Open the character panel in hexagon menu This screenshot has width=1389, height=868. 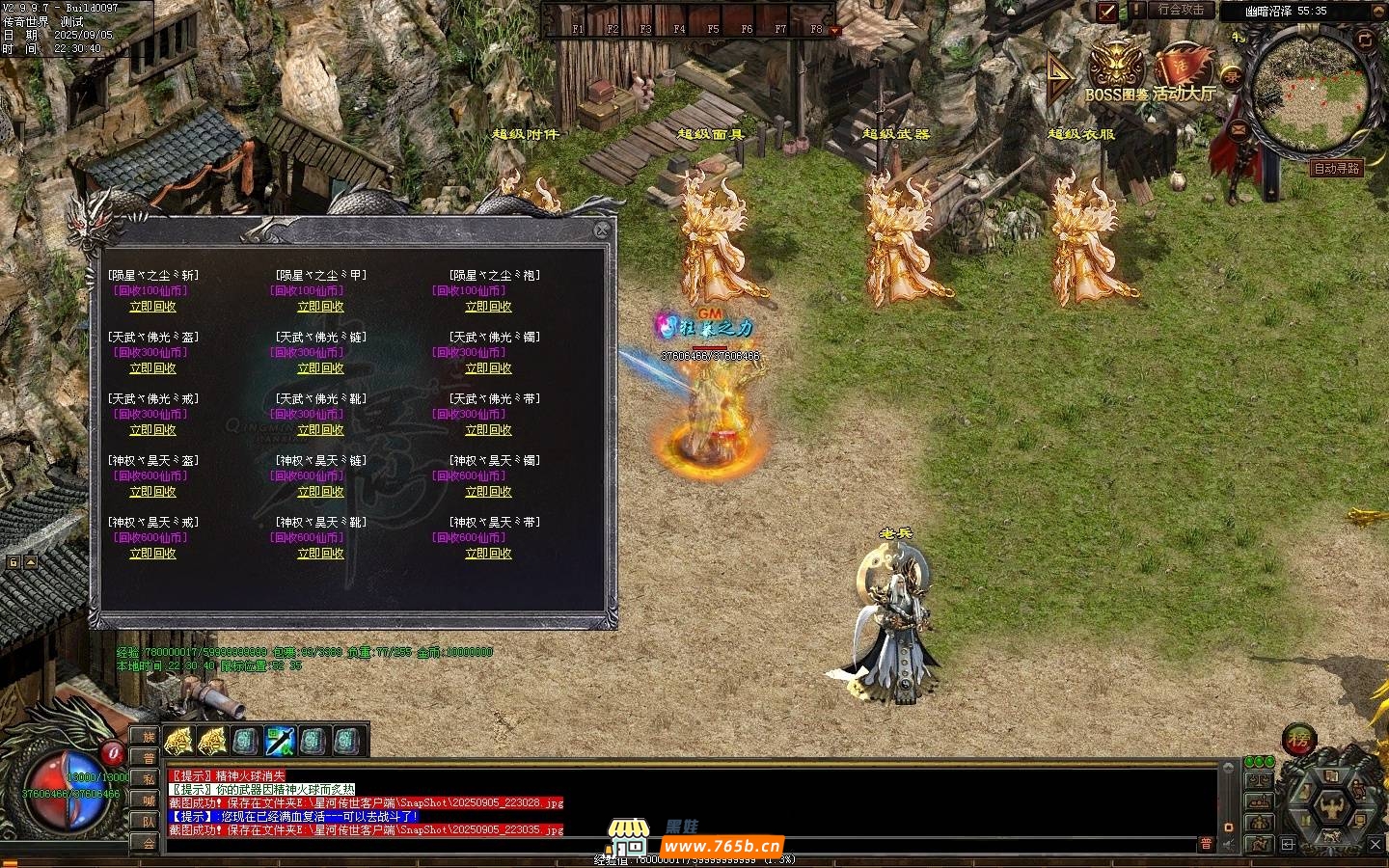(1331, 804)
